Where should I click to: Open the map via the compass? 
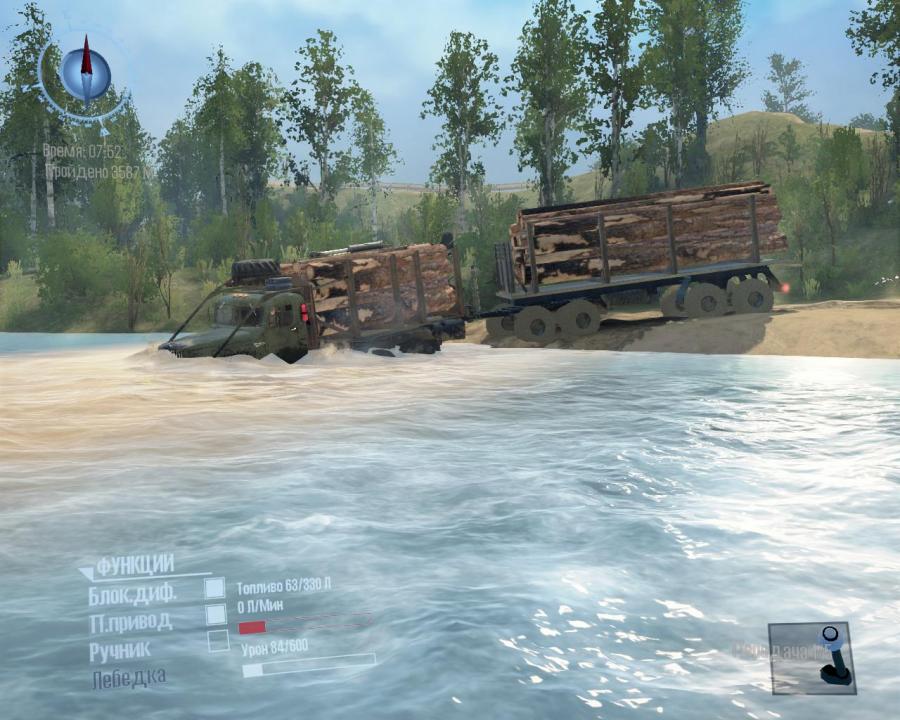tap(85, 70)
